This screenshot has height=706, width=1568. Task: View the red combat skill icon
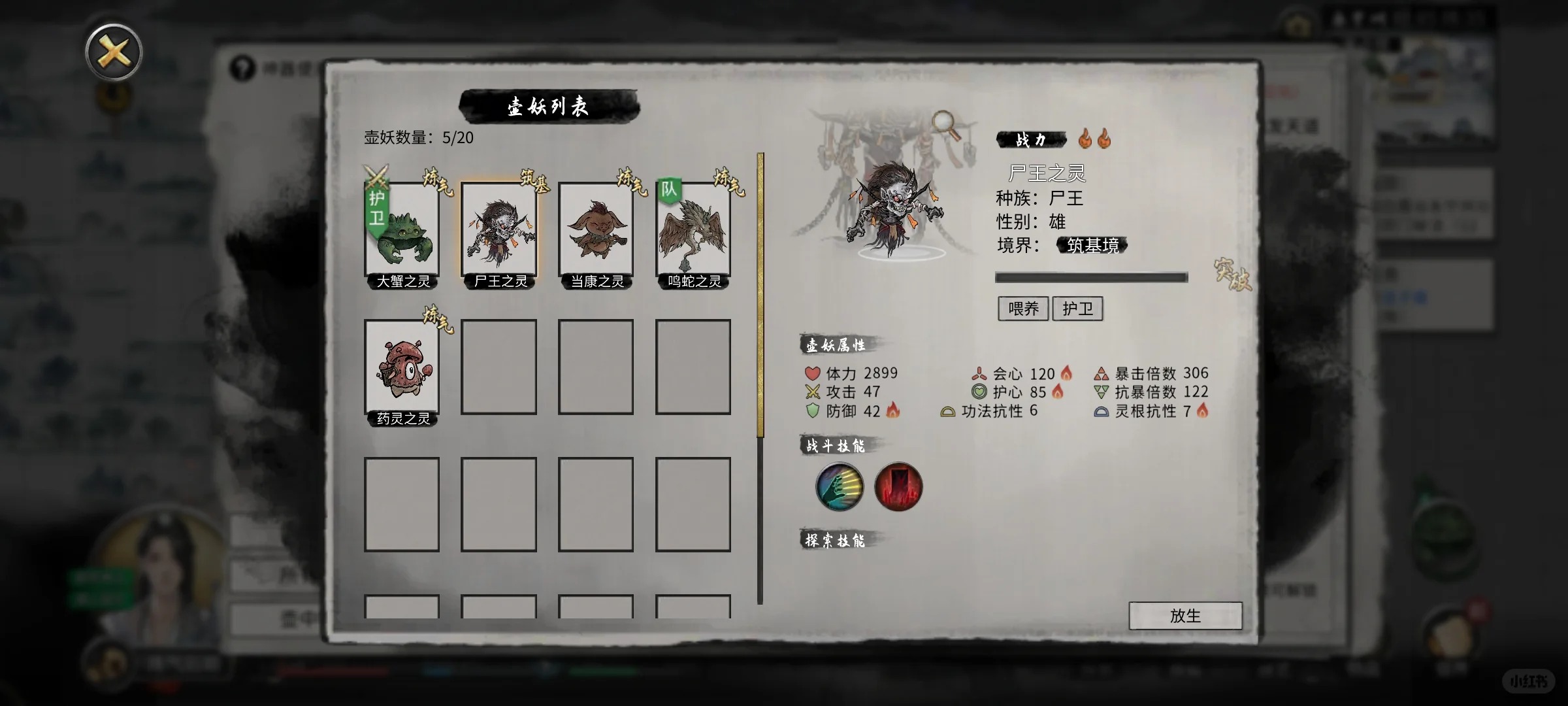[898, 487]
